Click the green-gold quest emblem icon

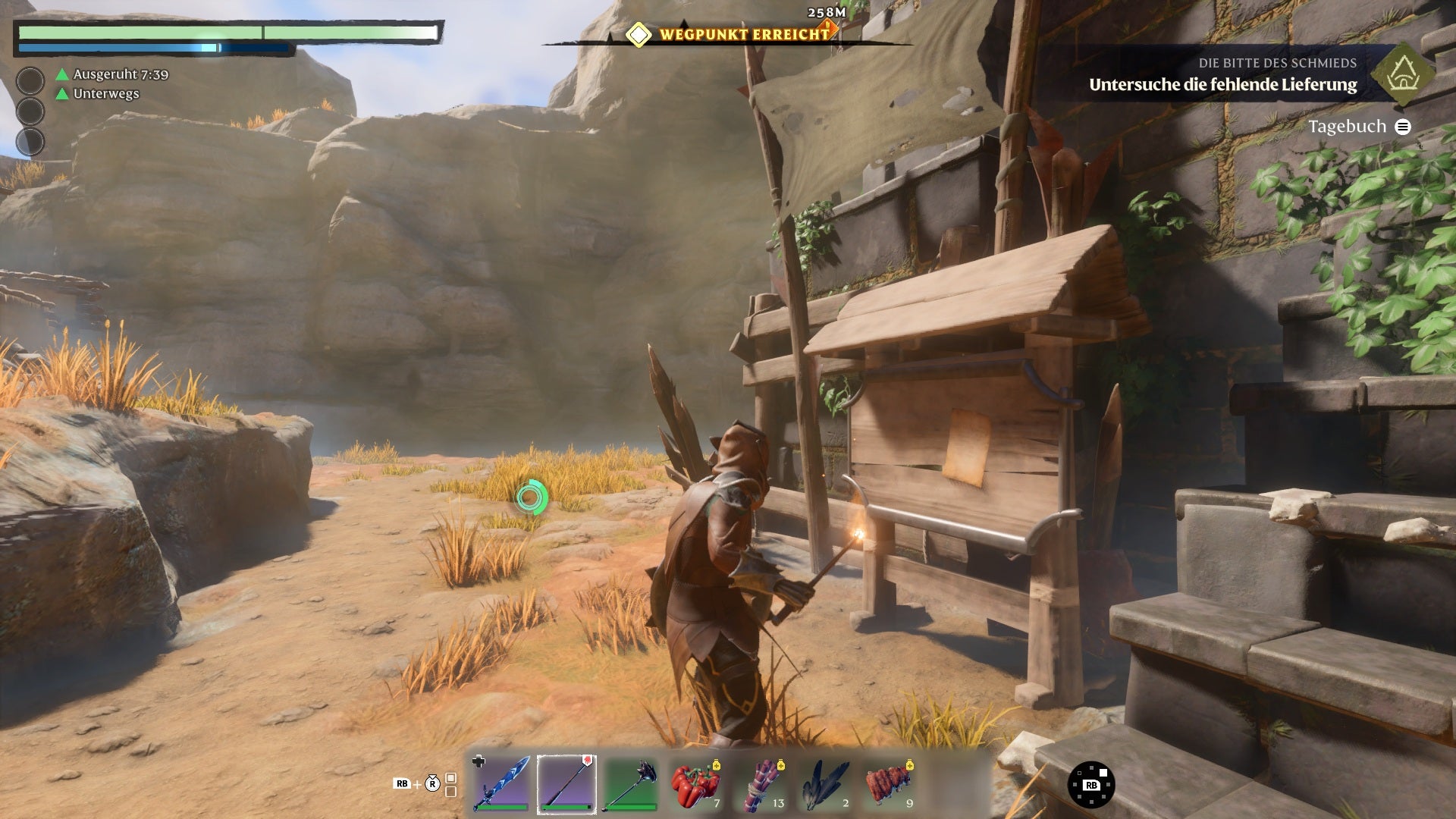(x=1404, y=74)
